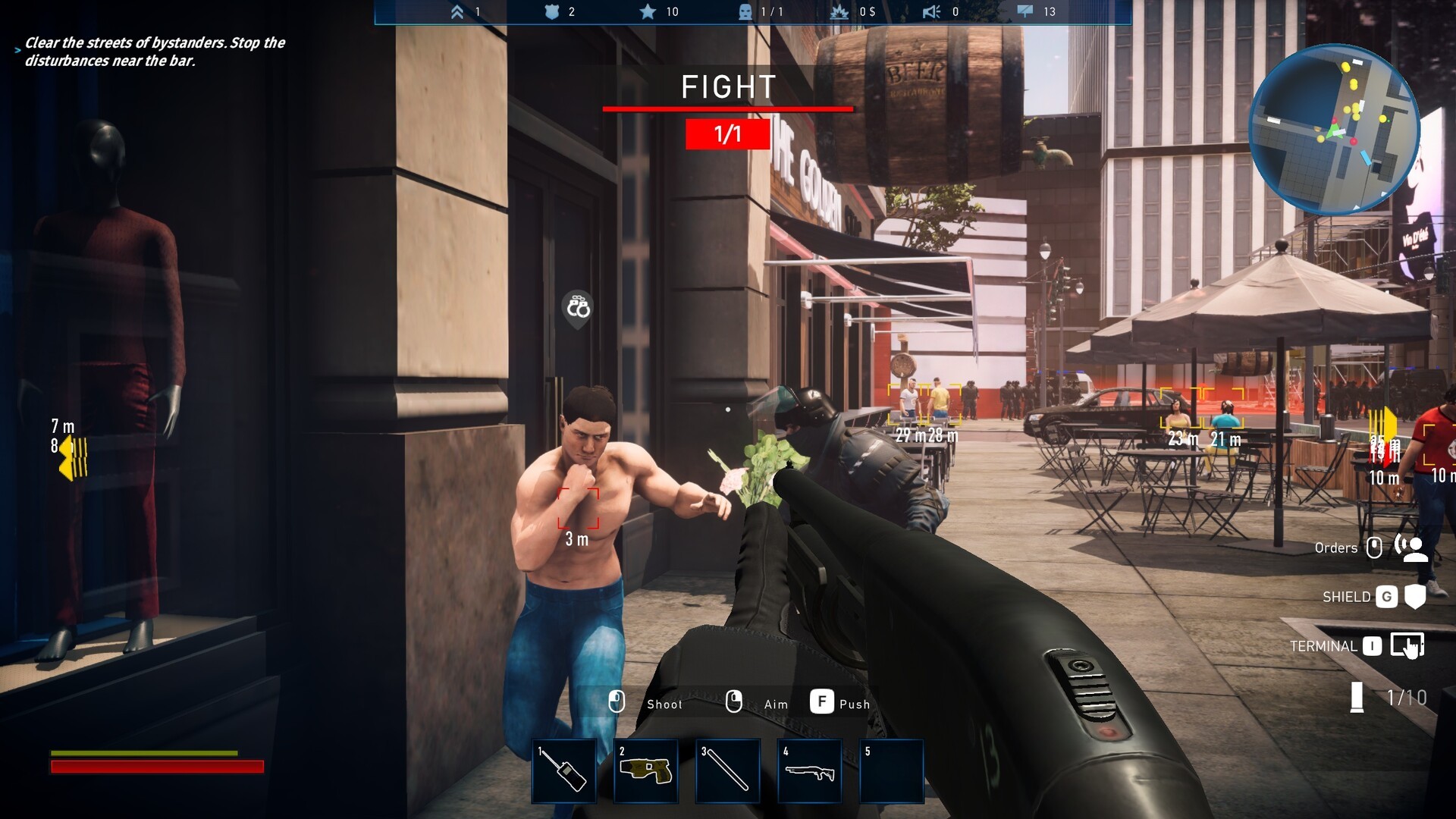Open the circular minimap
Viewport: 1456px width, 819px height.
point(1333,129)
